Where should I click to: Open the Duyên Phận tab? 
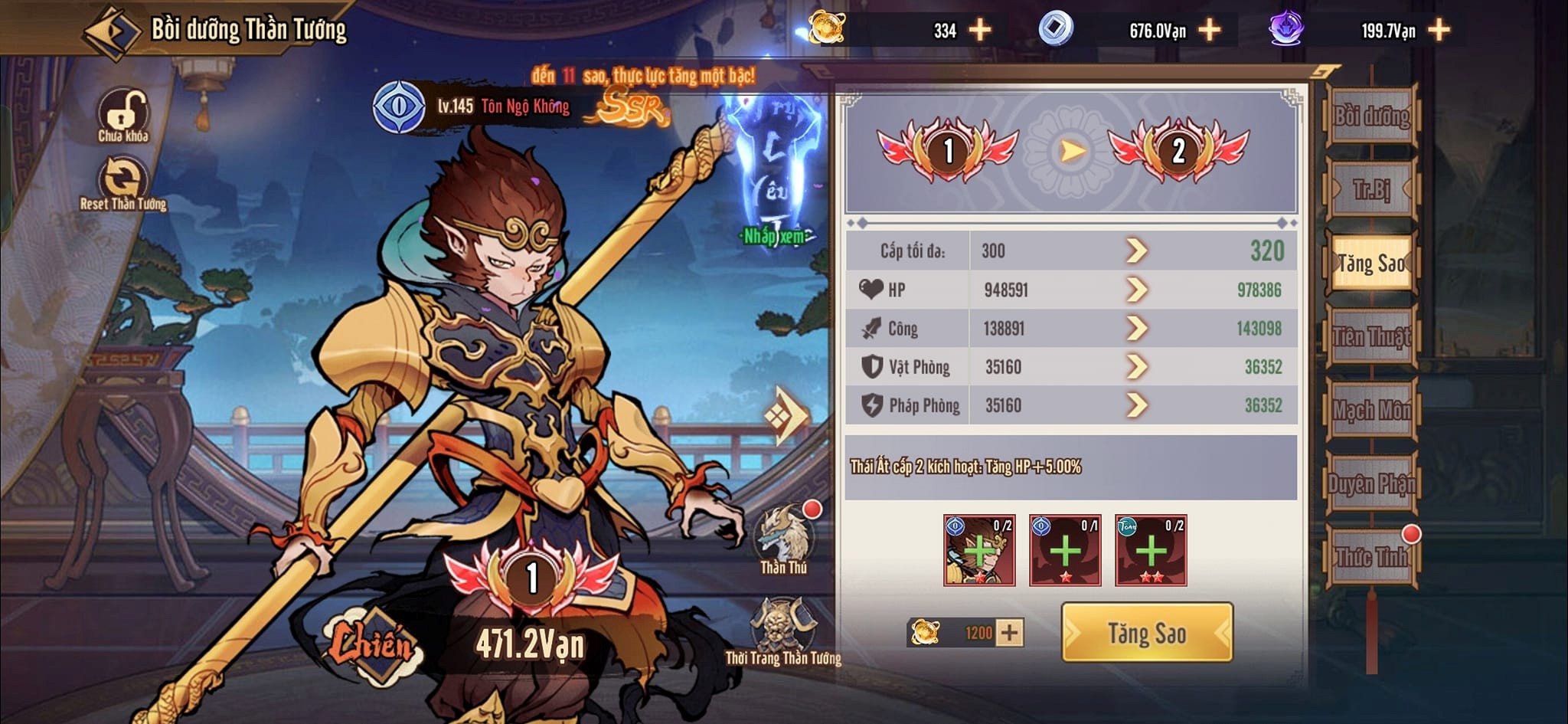1371,484
